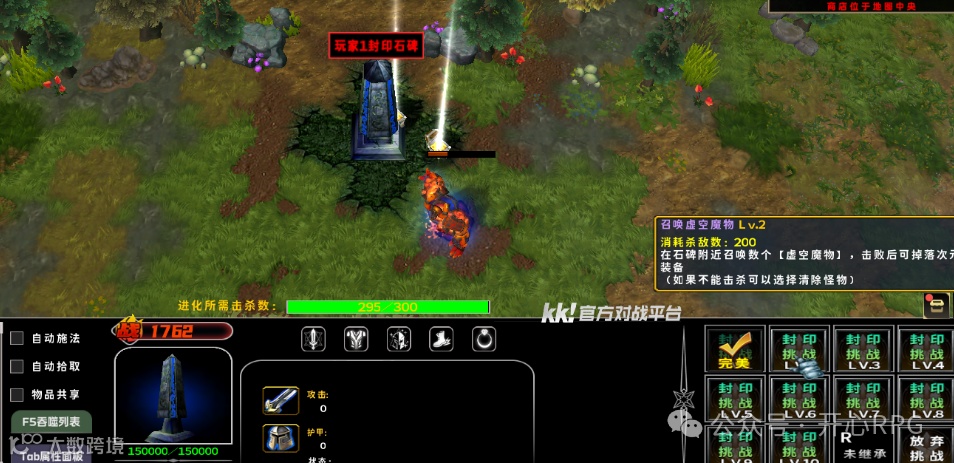The height and width of the screenshot is (463, 954).
Task: Enable the 自动拾取 auto-pickup checkbox
Action: [17, 367]
